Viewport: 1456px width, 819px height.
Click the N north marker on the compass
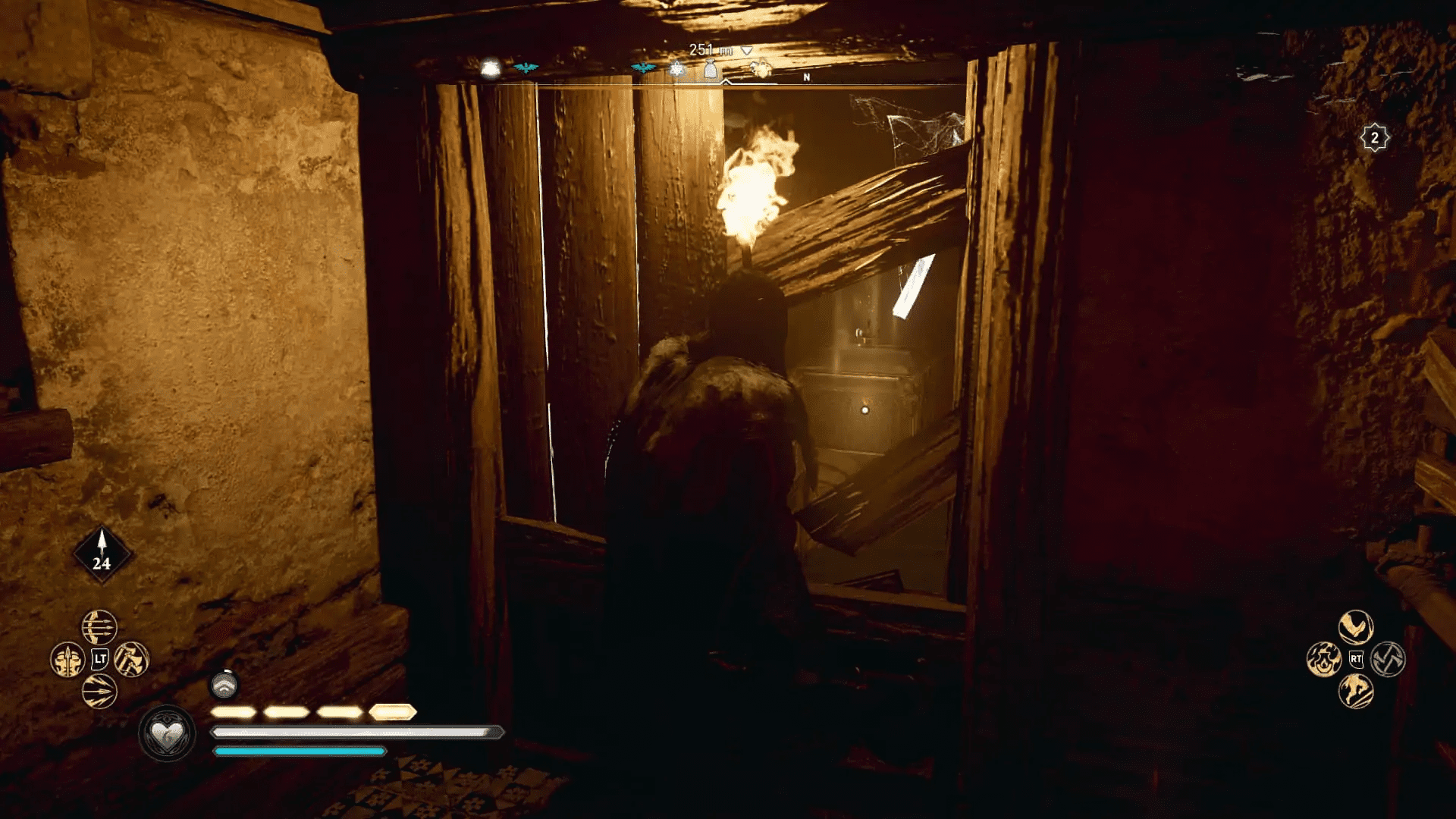[806, 78]
